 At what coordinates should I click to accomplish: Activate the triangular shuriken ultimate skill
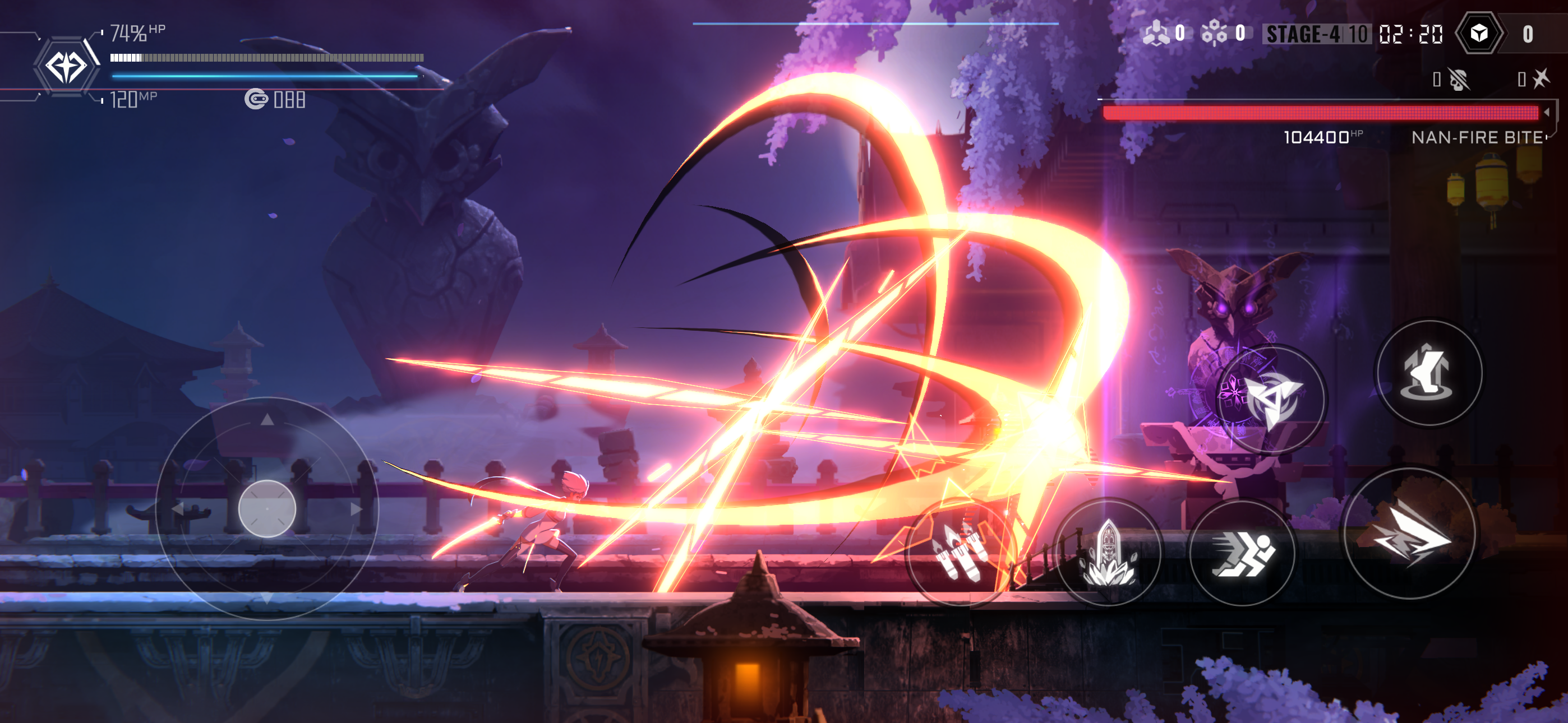[x=1271, y=398]
